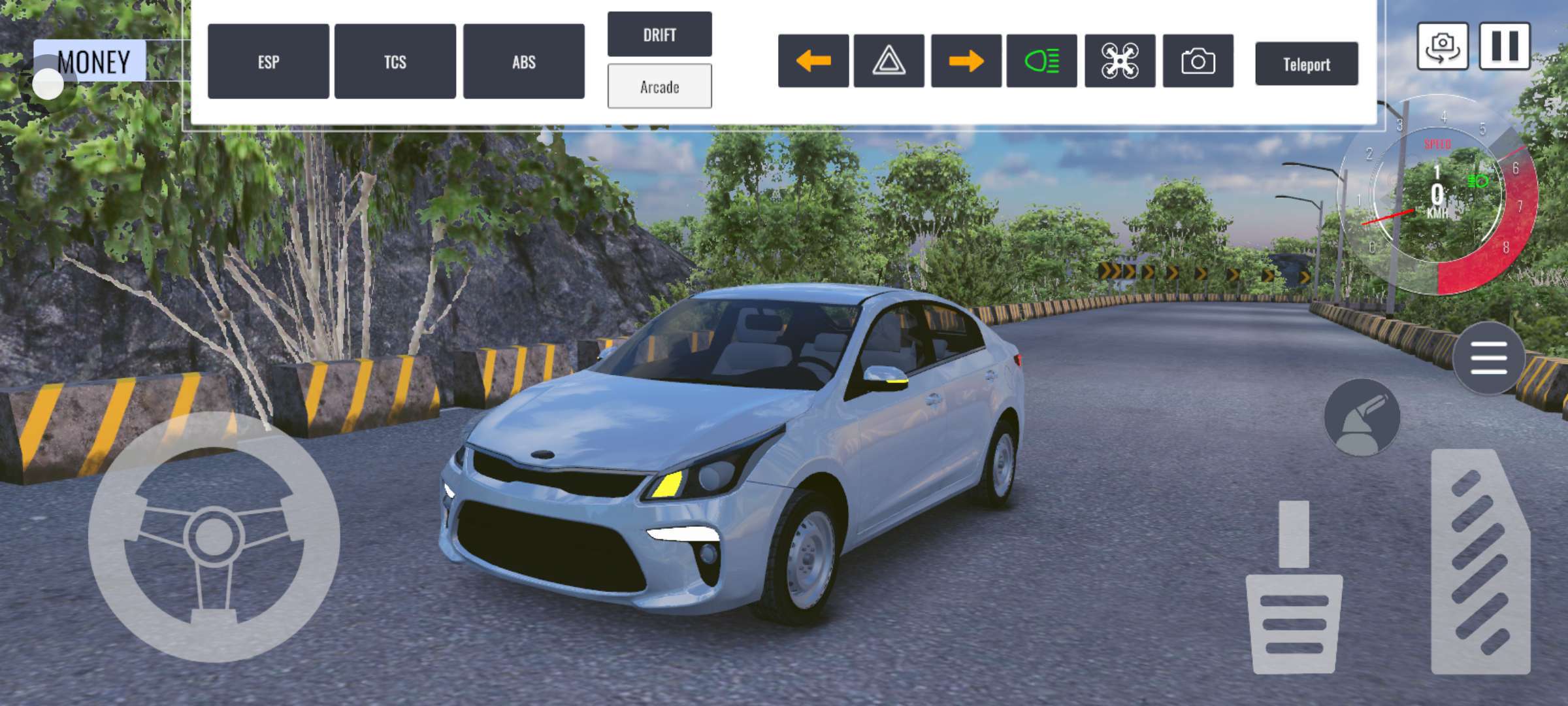Take a photo with camera button
1568x706 pixels.
1198,61
